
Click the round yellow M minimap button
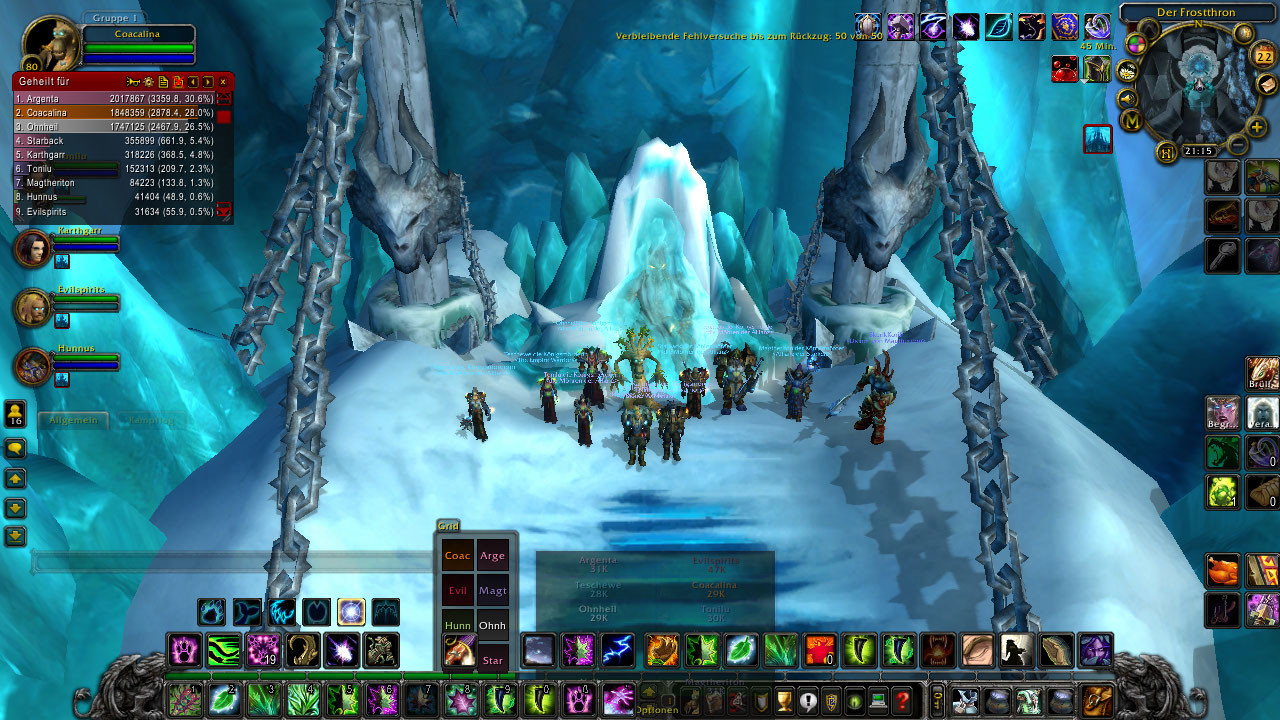pyautogui.click(x=1132, y=121)
